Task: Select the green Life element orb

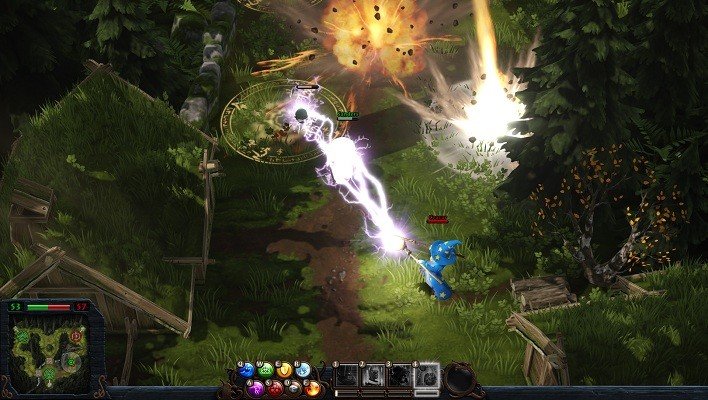Action: tap(266, 370)
